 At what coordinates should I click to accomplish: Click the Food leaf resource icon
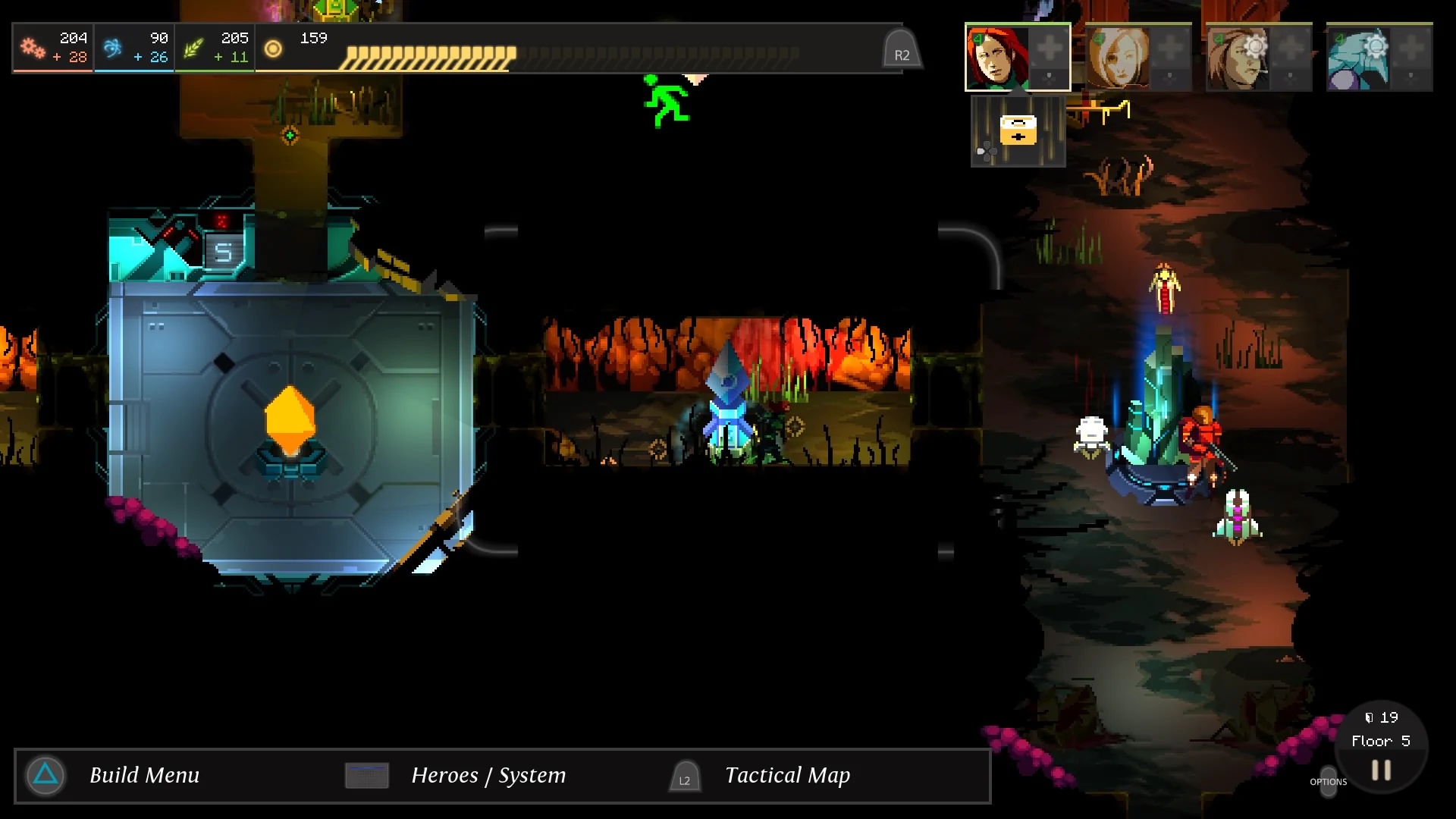pos(195,47)
